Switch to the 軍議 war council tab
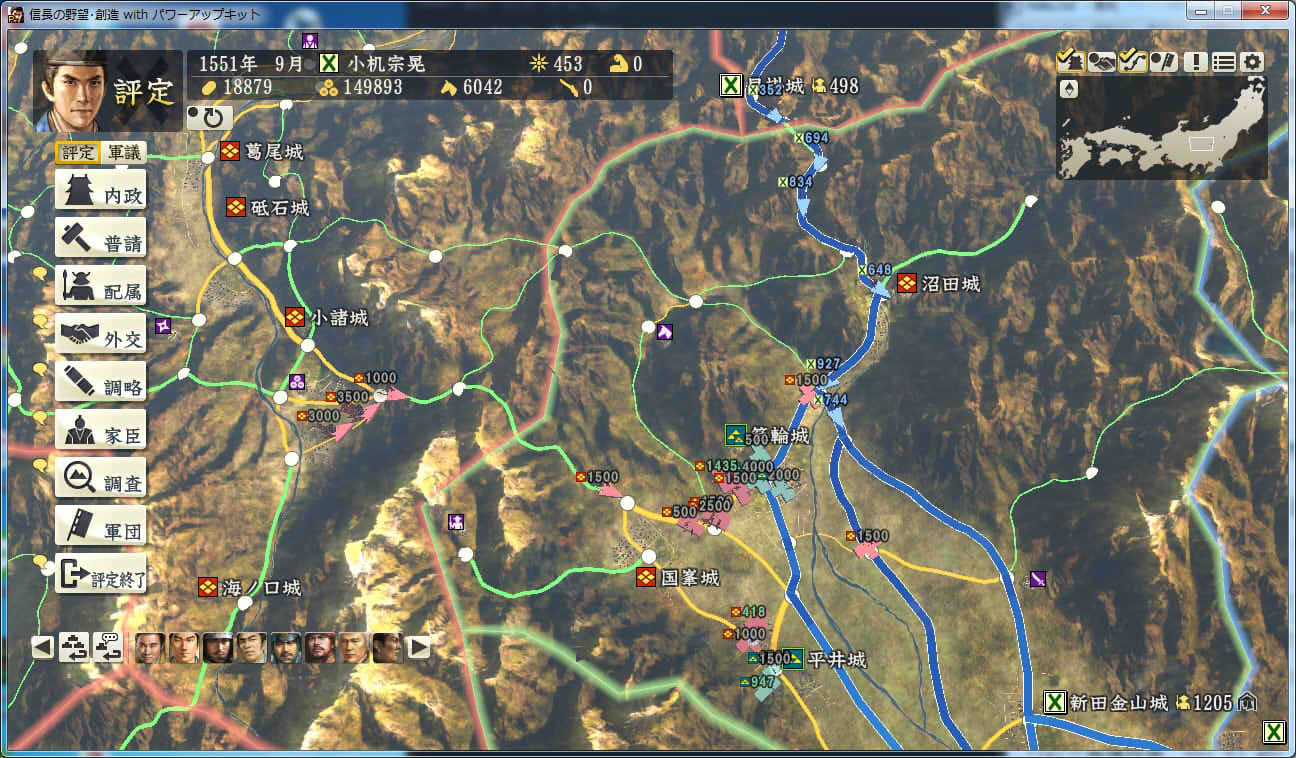1296x758 pixels. pos(124,153)
